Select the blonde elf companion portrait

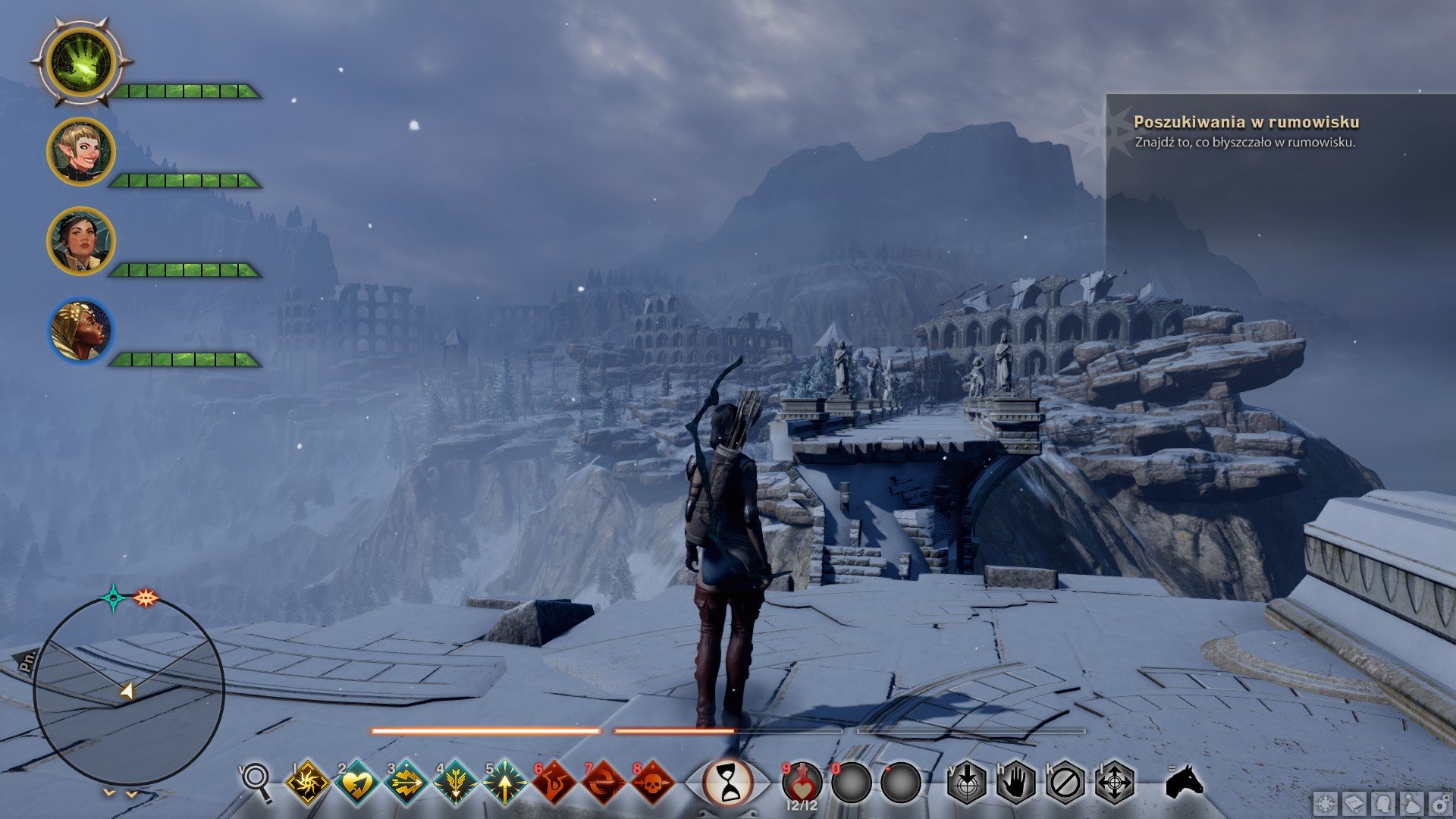pyautogui.click(x=80, y=152)
